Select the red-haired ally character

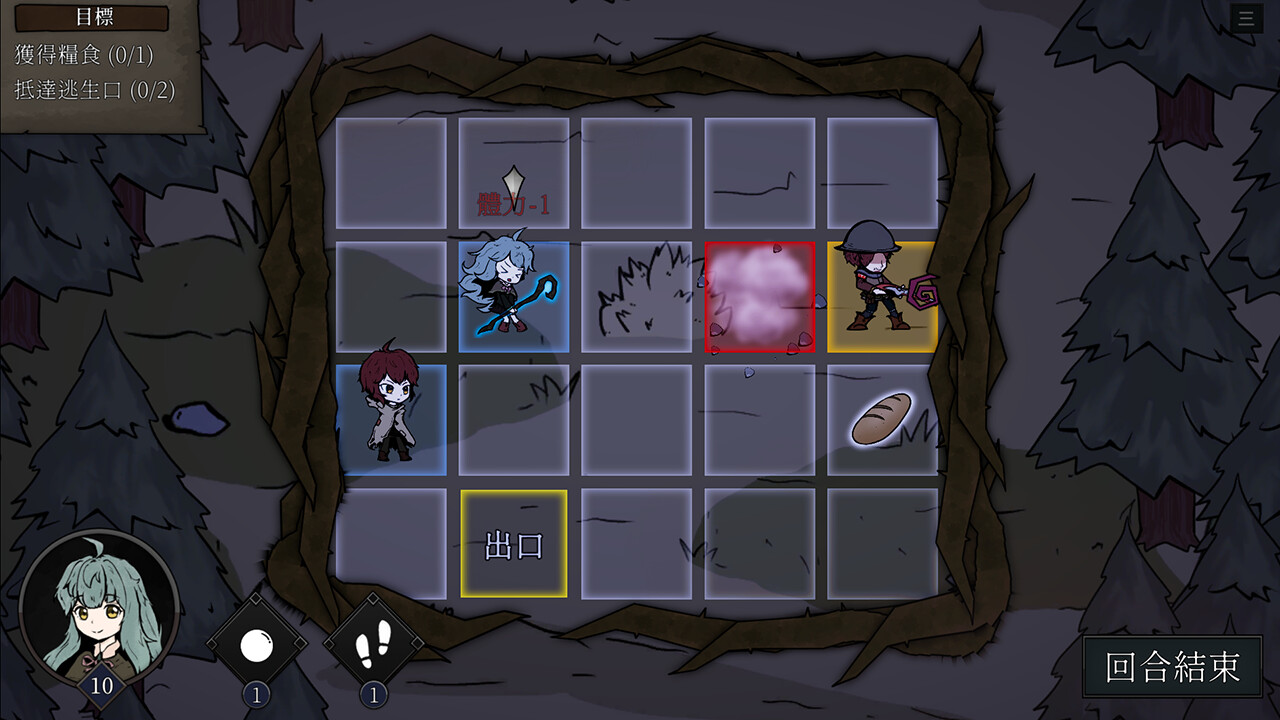point(393,415)
